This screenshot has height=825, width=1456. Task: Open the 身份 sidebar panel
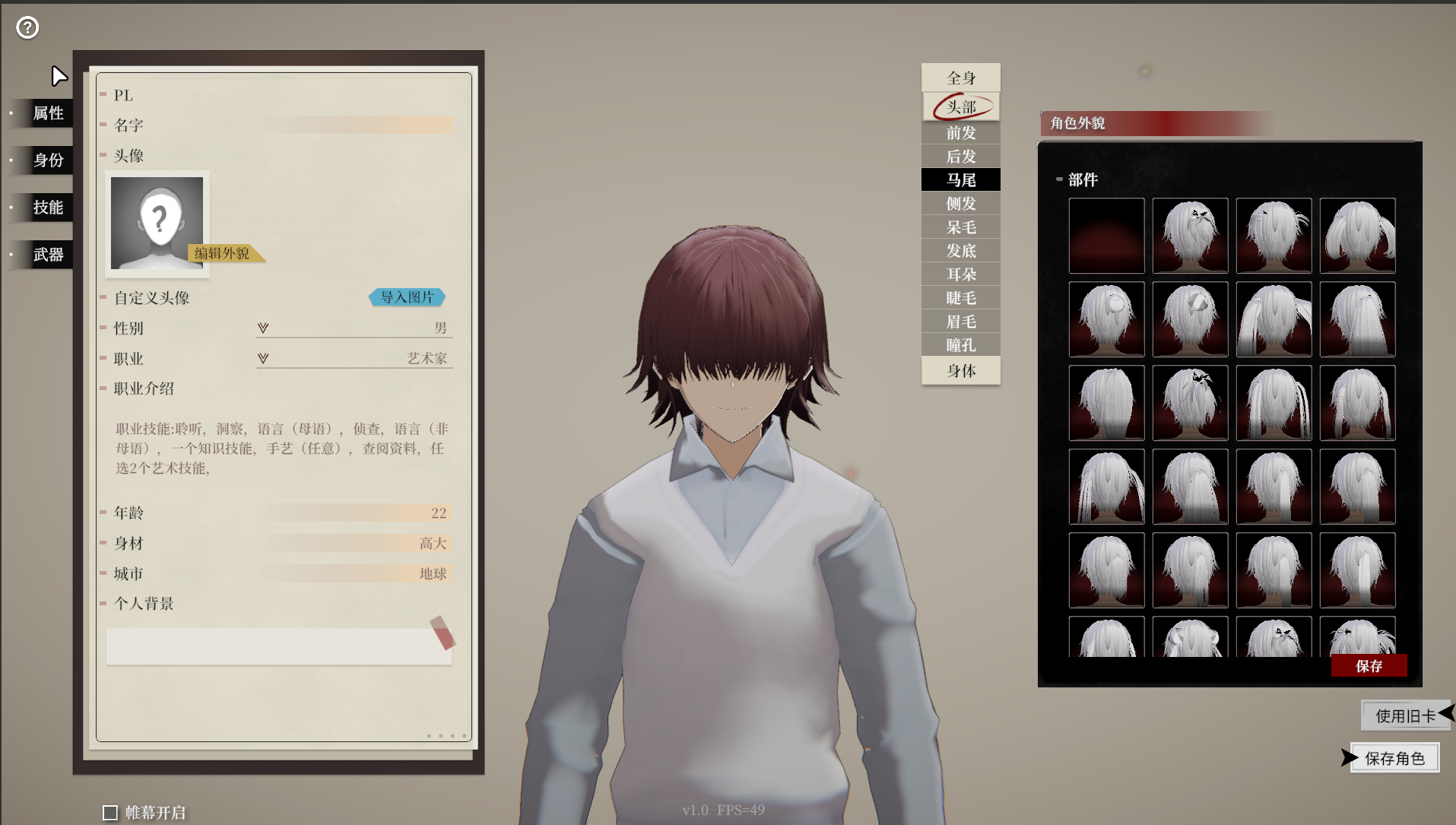47,160
